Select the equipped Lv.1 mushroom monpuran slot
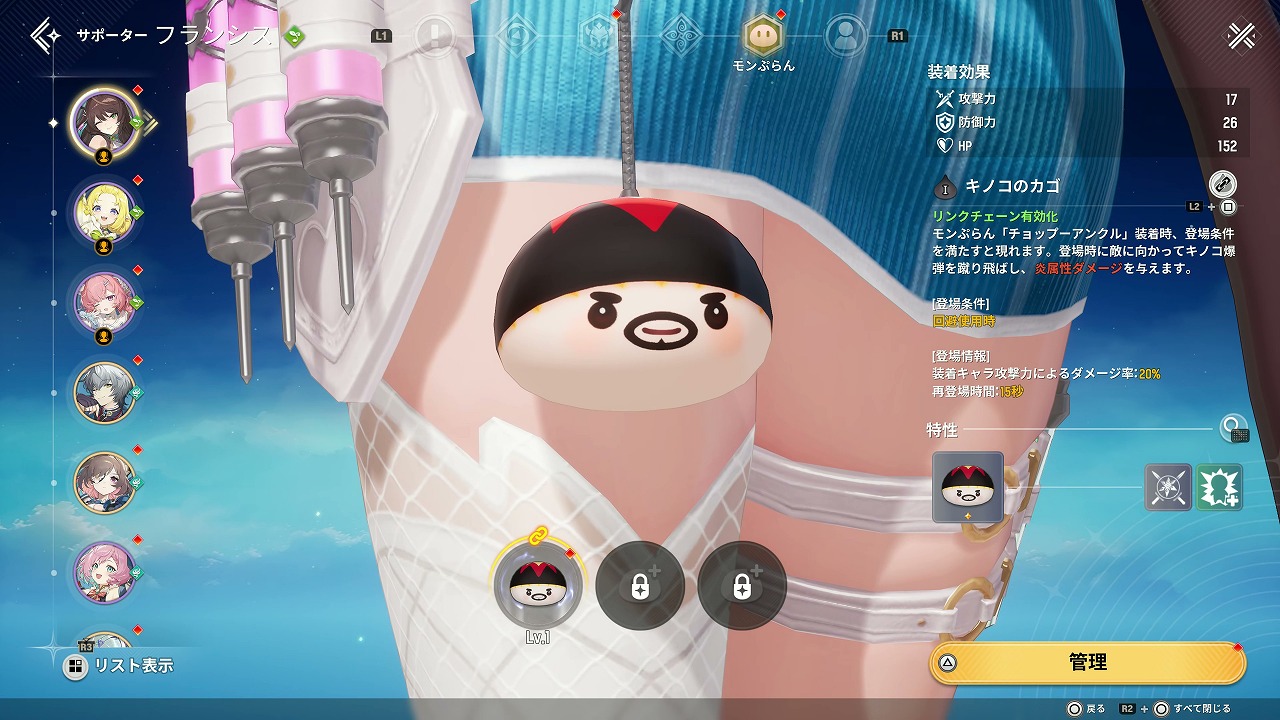This screenshot has height=720, width=1280. [x=538, y=586]
